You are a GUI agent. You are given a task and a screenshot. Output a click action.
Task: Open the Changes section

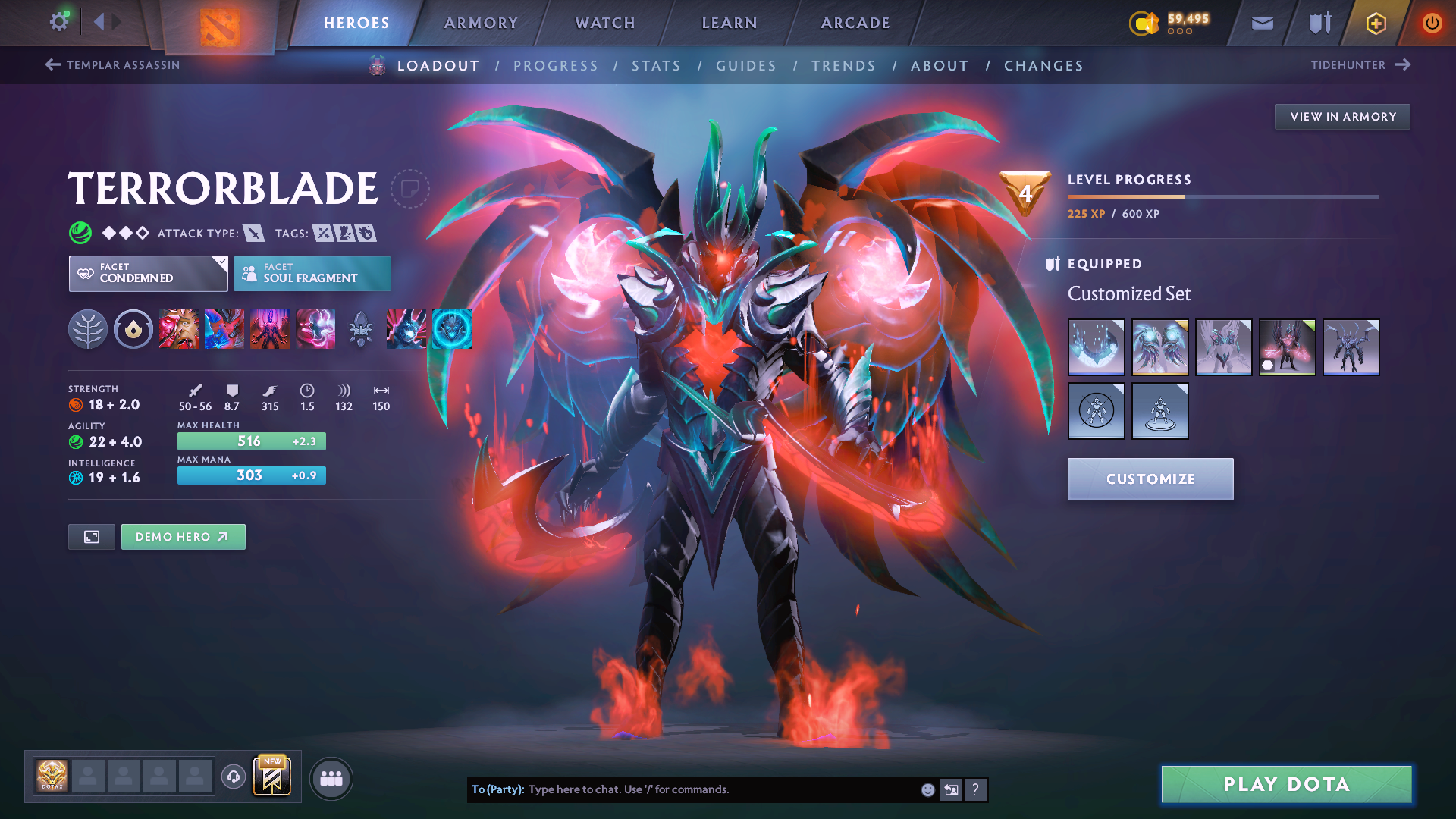[1043, 66]
